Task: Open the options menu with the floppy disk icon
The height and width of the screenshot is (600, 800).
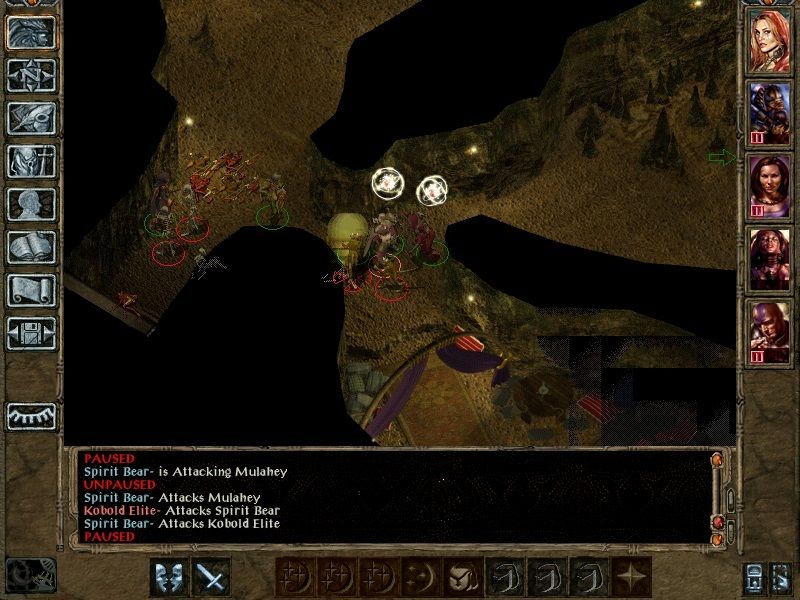Action: pyautogui.click(x=31, y=333)
